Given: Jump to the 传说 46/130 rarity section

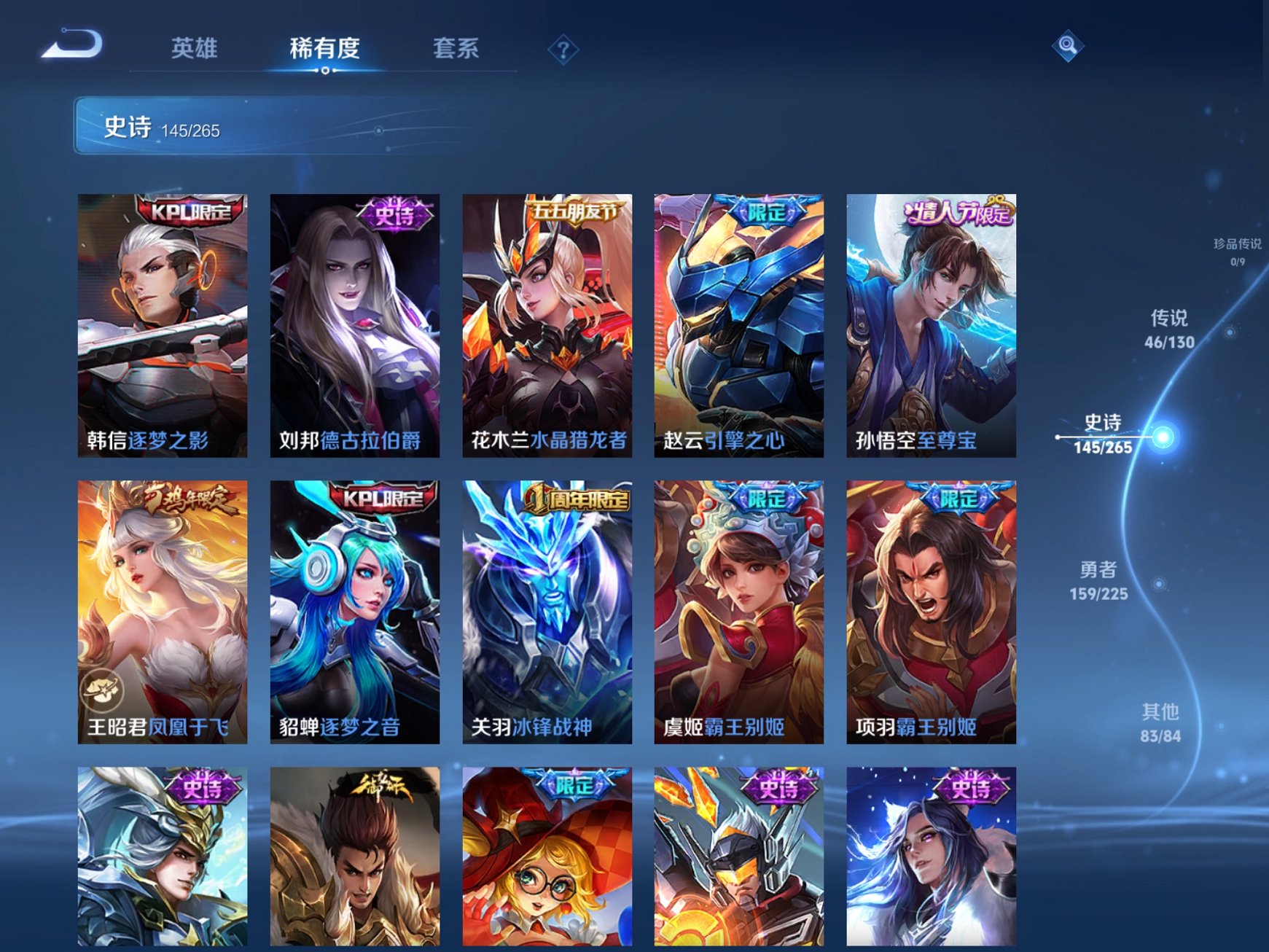Looking at the screenshot, I should click(x=1169, y=329).
